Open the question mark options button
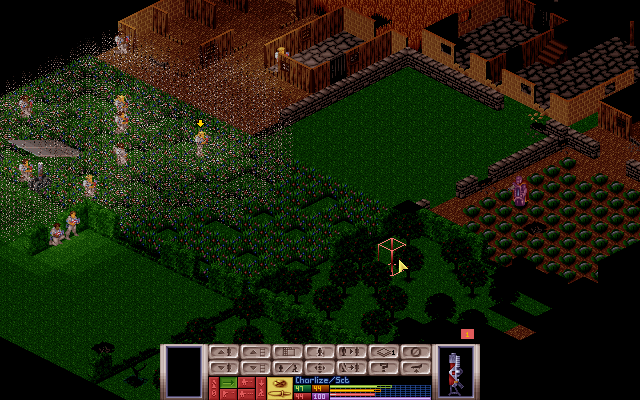The width and height of the screenshot is (640, 400). 383,367
